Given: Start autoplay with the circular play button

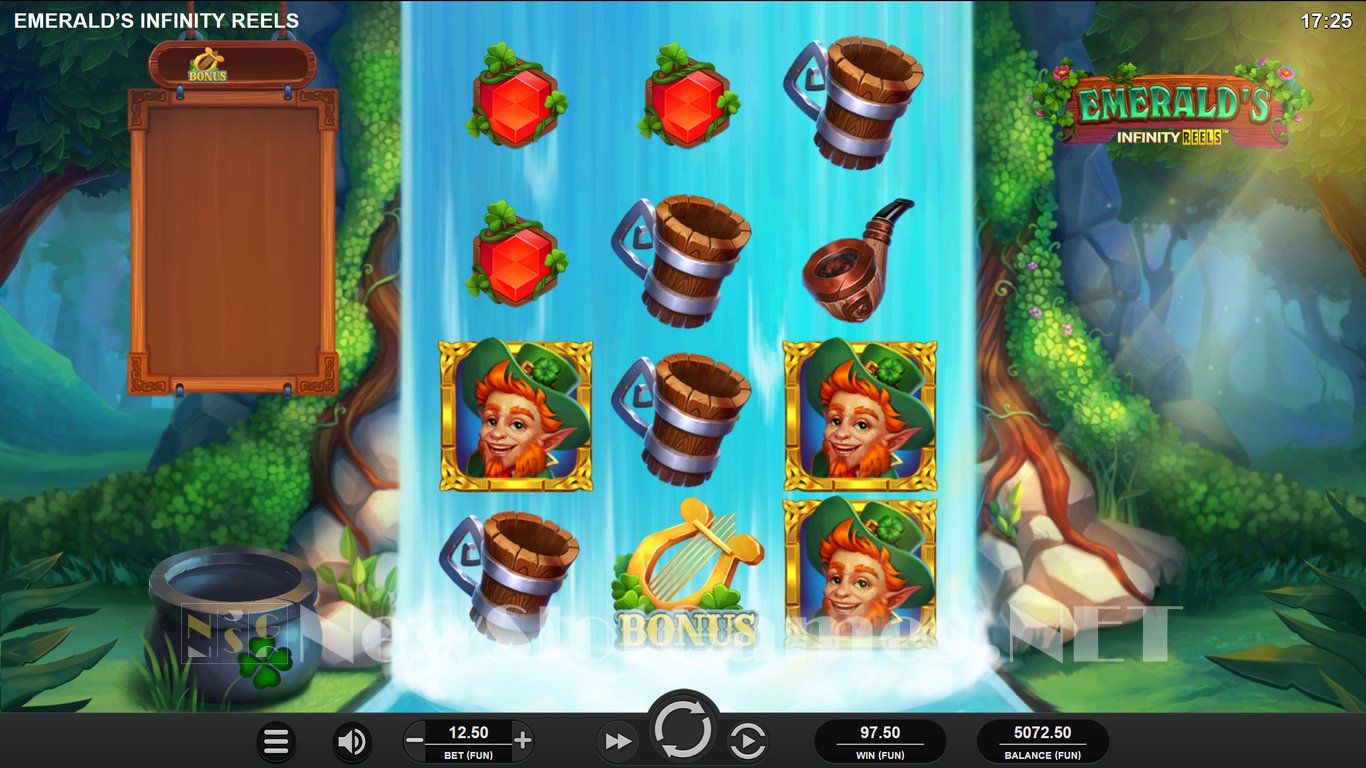Looking at the screenshot, I should pos(747,741).
